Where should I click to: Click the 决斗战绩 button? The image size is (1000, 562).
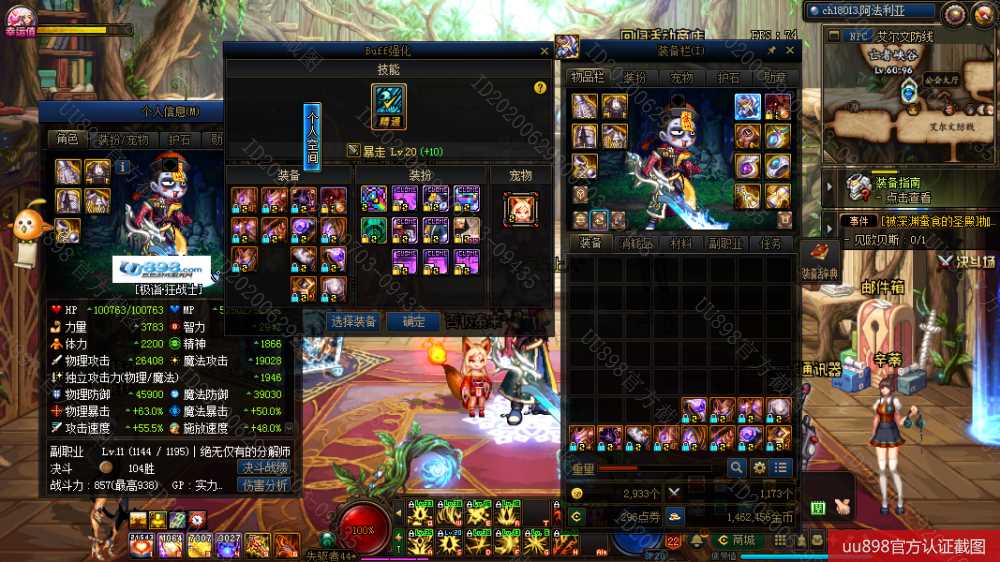tap(264, 468)
